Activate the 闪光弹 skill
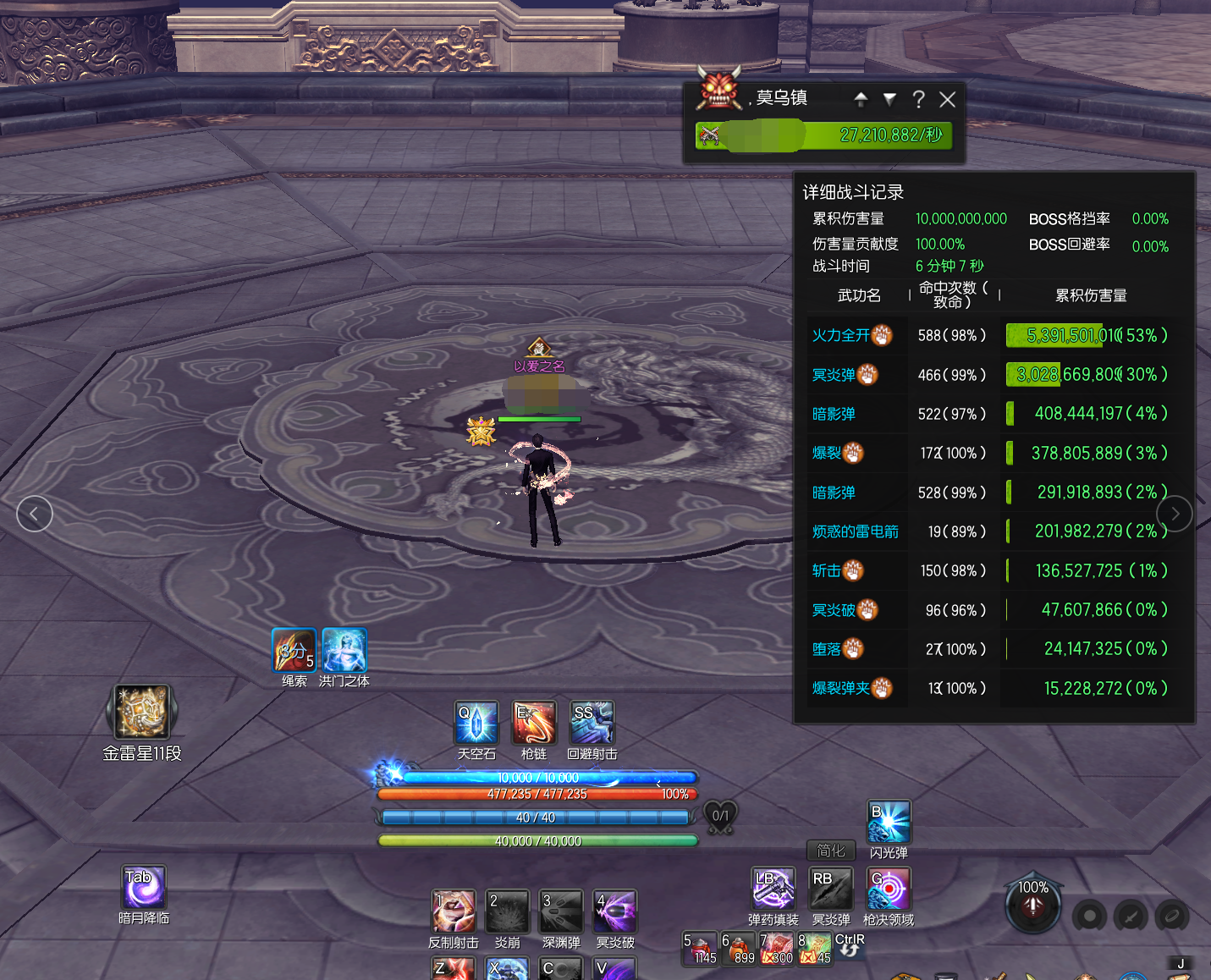This screenshot has width=1211, height=980. (889, 822)
